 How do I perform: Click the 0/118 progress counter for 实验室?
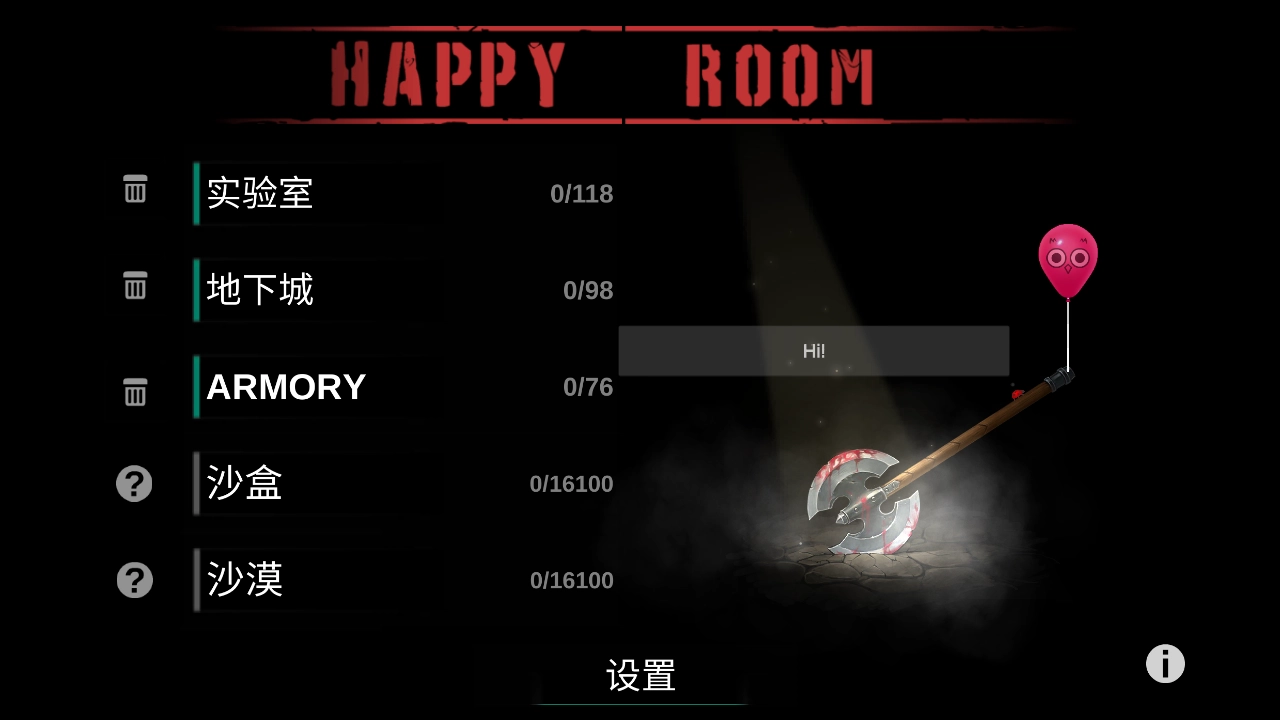click(x=582, y=194)
